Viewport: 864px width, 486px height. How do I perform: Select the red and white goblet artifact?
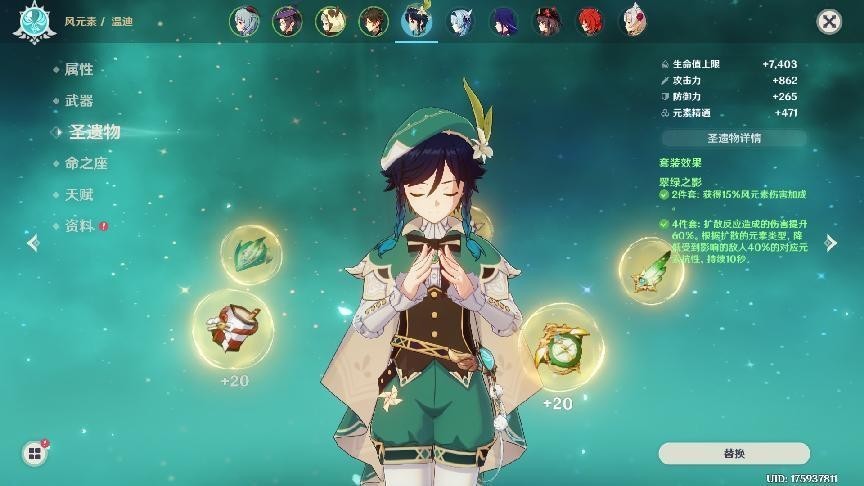(233, 329)
